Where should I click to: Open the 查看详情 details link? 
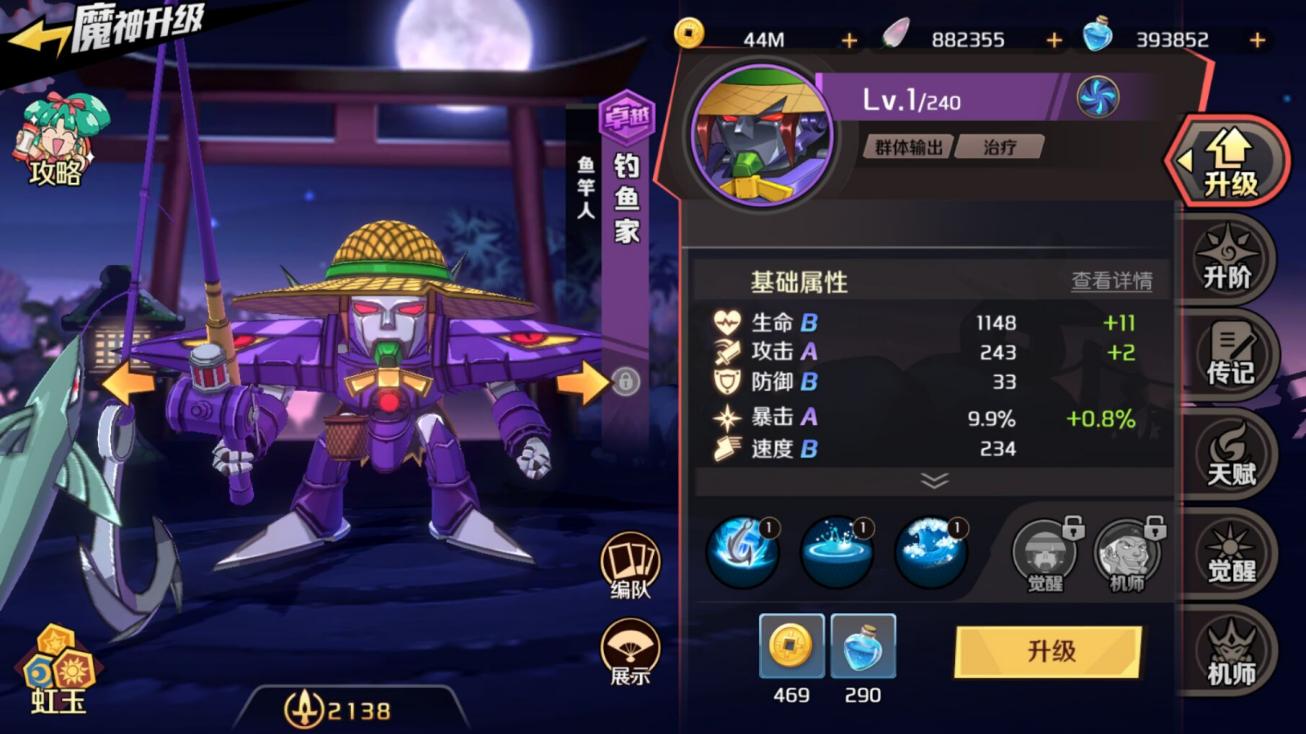(x=1113, y=282)
